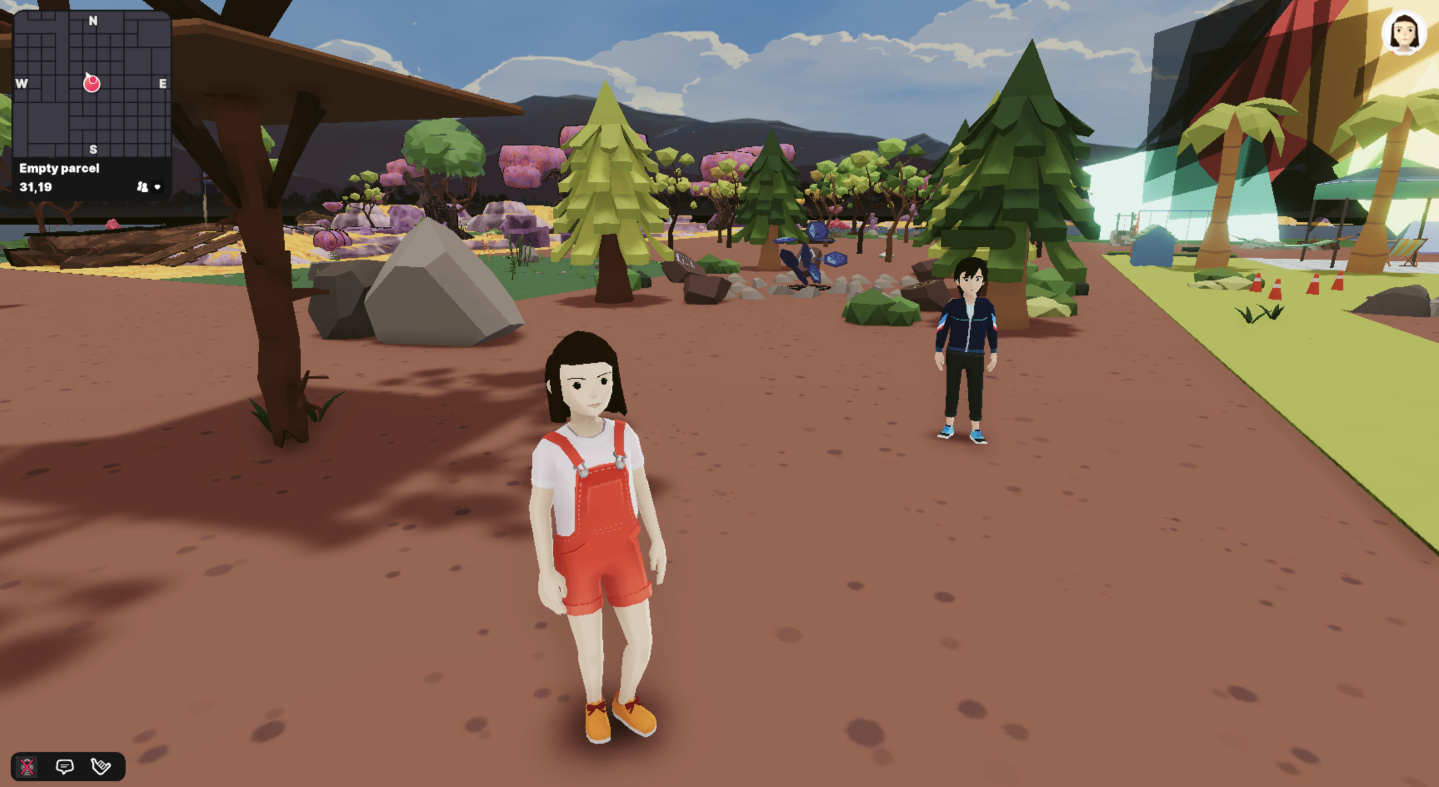
Task: Click the N compass label on the minimap
Action: (93, 19)
